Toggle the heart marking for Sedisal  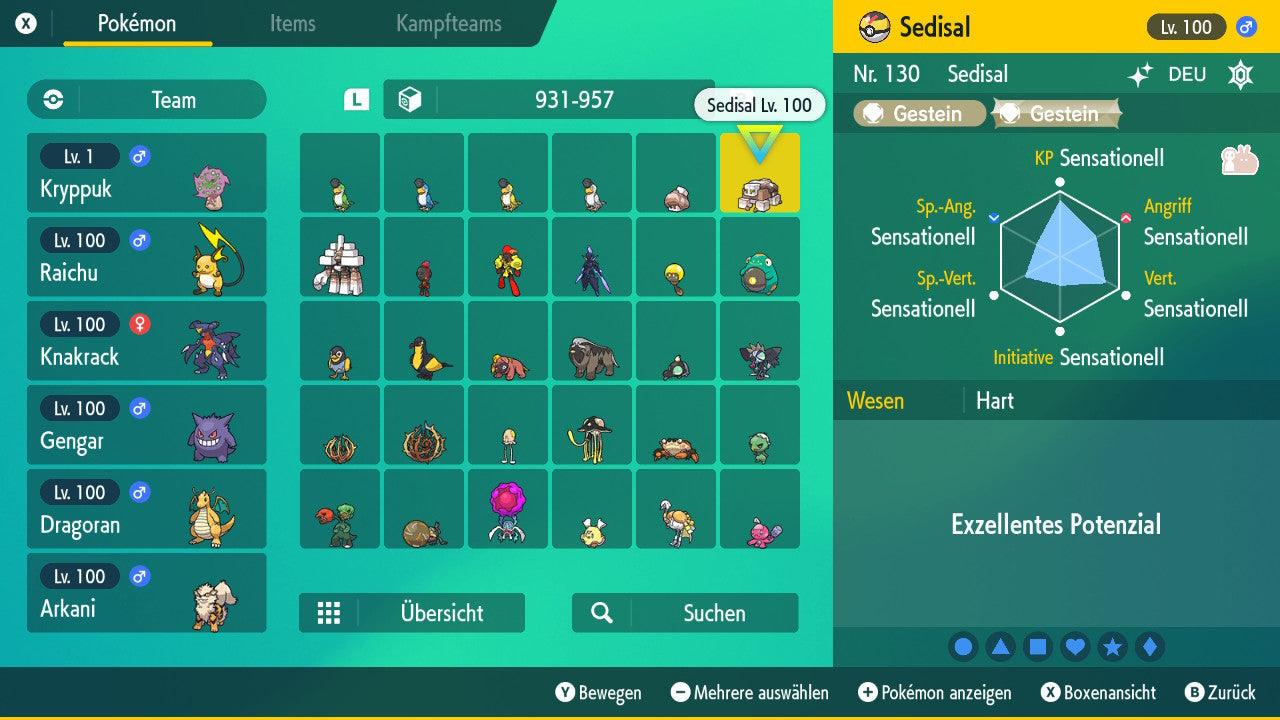[x=1075, y=646]
